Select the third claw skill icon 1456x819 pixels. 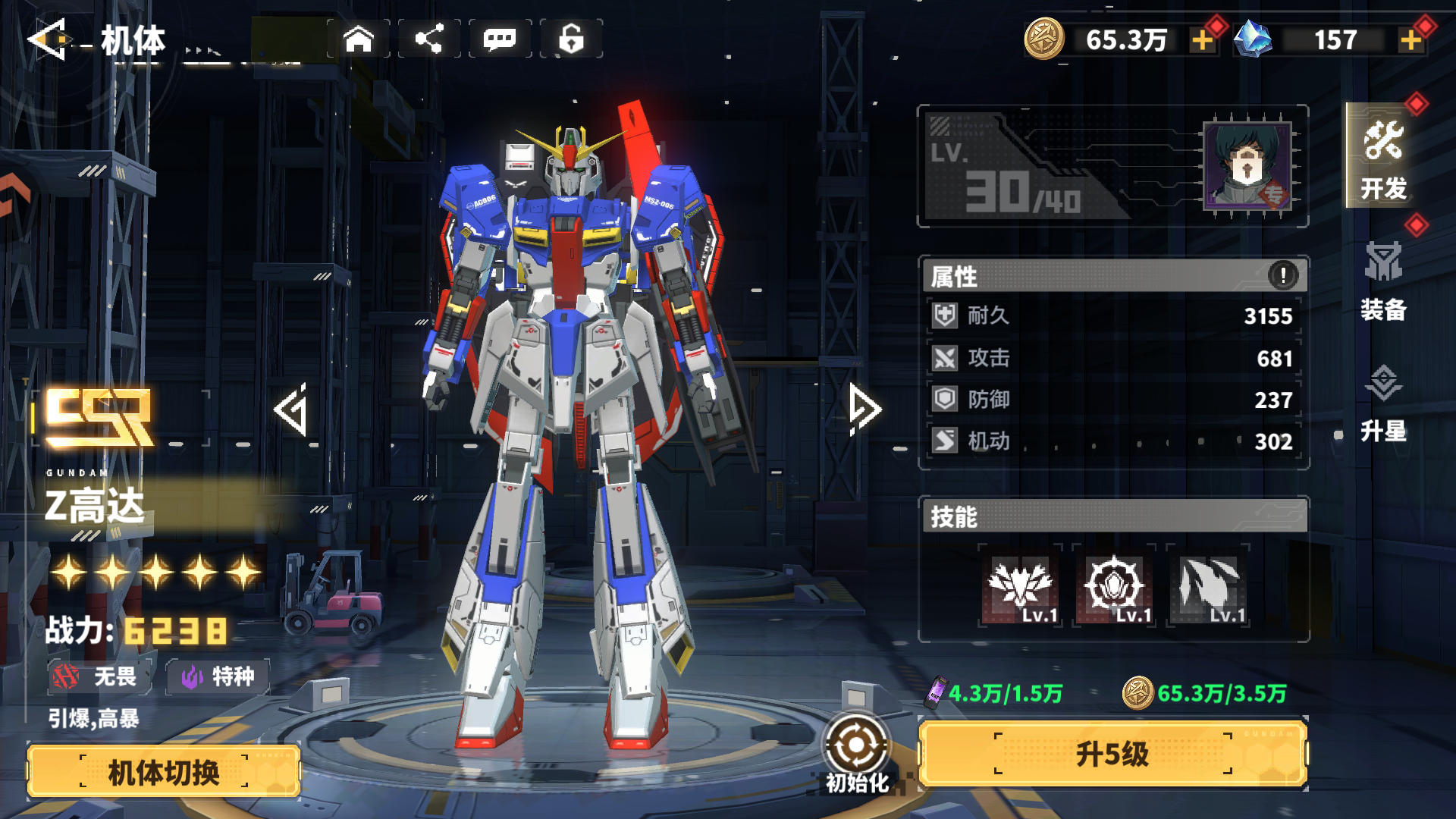(x=1208, y=587)
